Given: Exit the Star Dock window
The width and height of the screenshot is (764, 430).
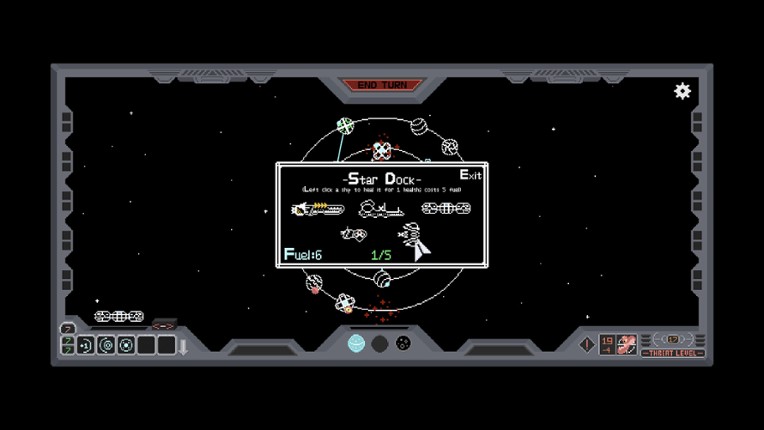Looking at the screenshot, I should [x=470, y=175].
